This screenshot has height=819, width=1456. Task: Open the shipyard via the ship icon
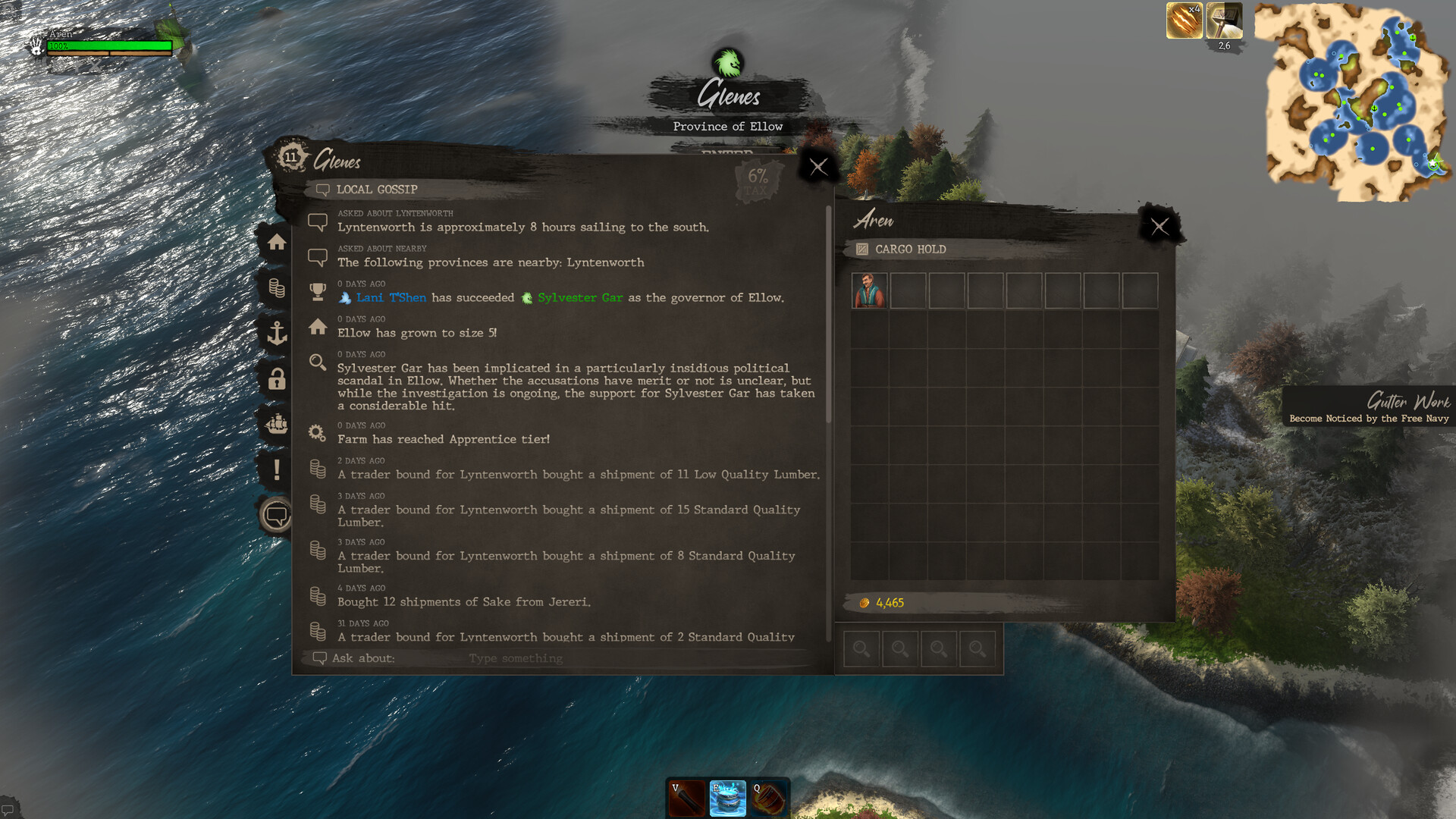pyautogui.click(x=277, y=425)
